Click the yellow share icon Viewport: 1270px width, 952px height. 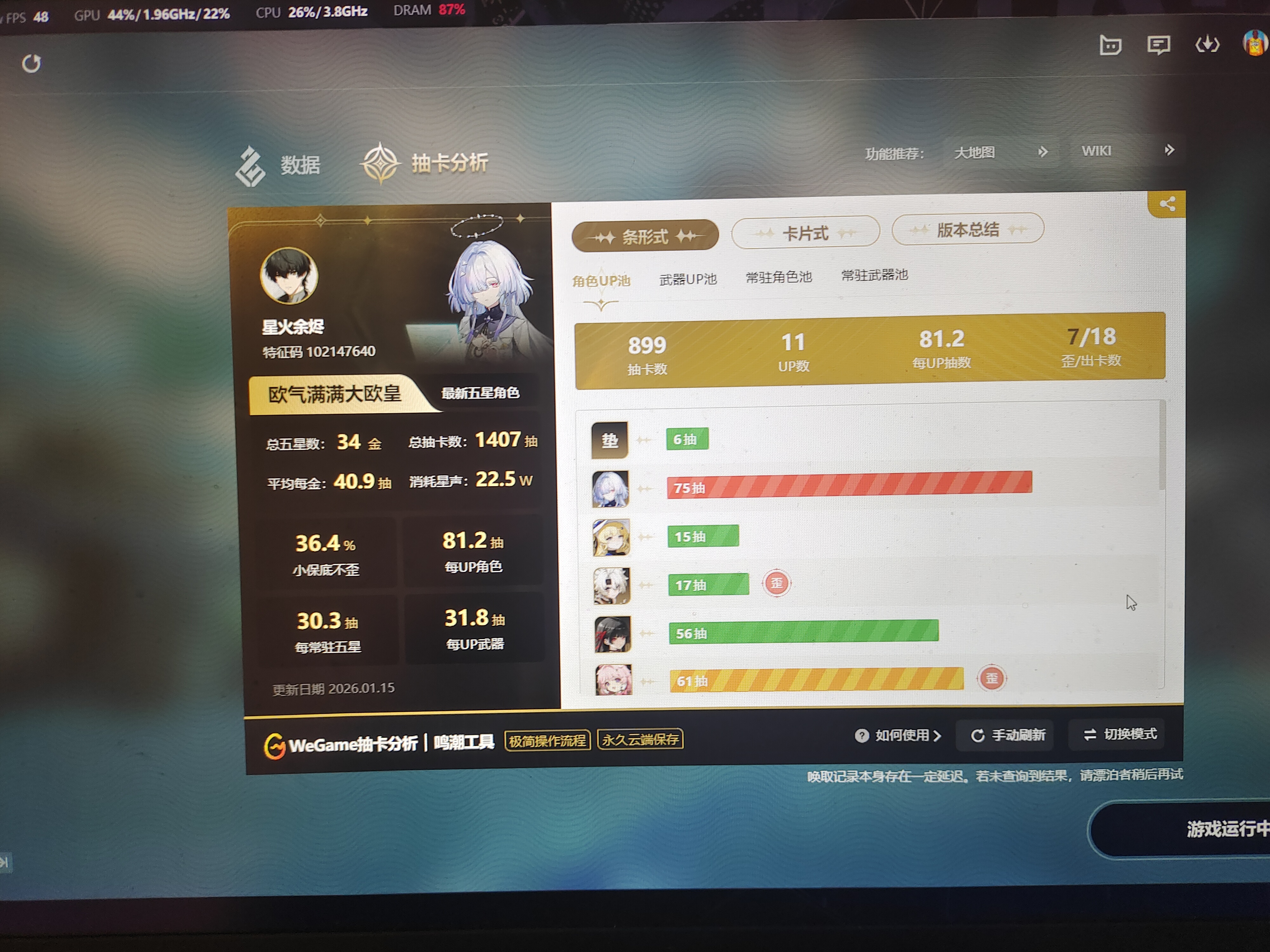[1167, 204]
